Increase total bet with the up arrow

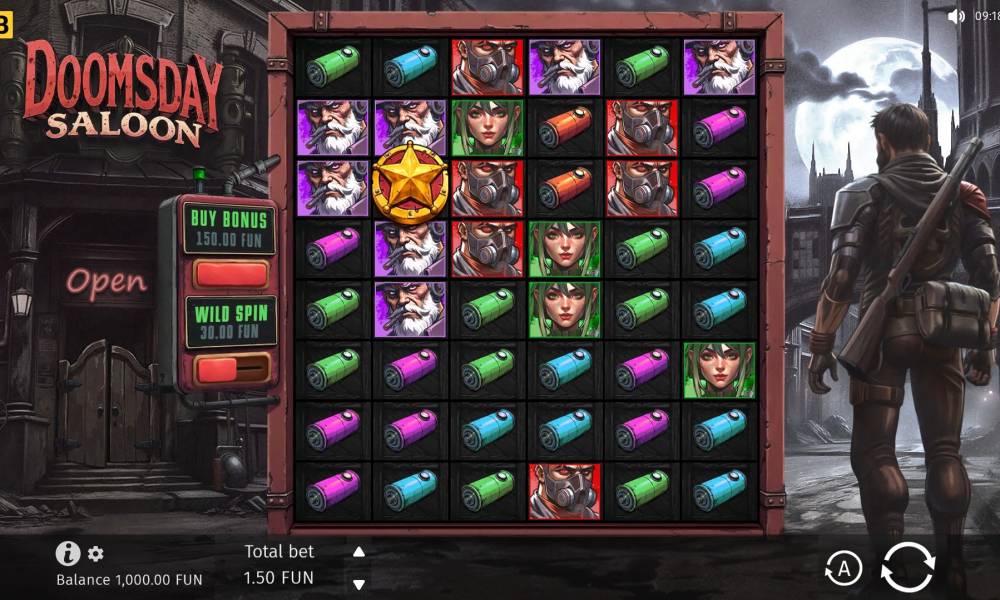[359, 552]
